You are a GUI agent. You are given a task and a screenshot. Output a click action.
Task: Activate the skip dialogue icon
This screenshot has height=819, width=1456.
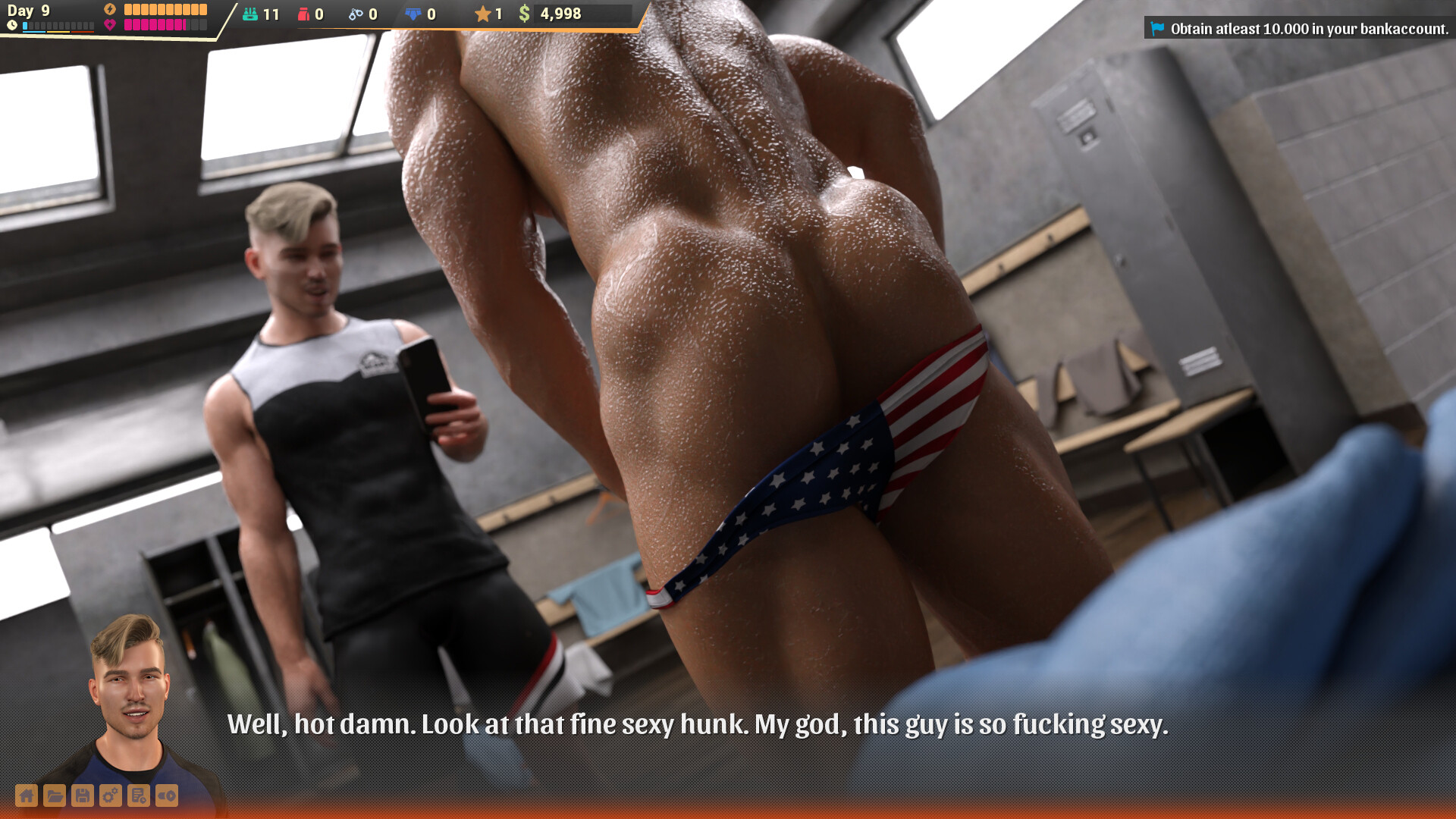coord(167,795)
